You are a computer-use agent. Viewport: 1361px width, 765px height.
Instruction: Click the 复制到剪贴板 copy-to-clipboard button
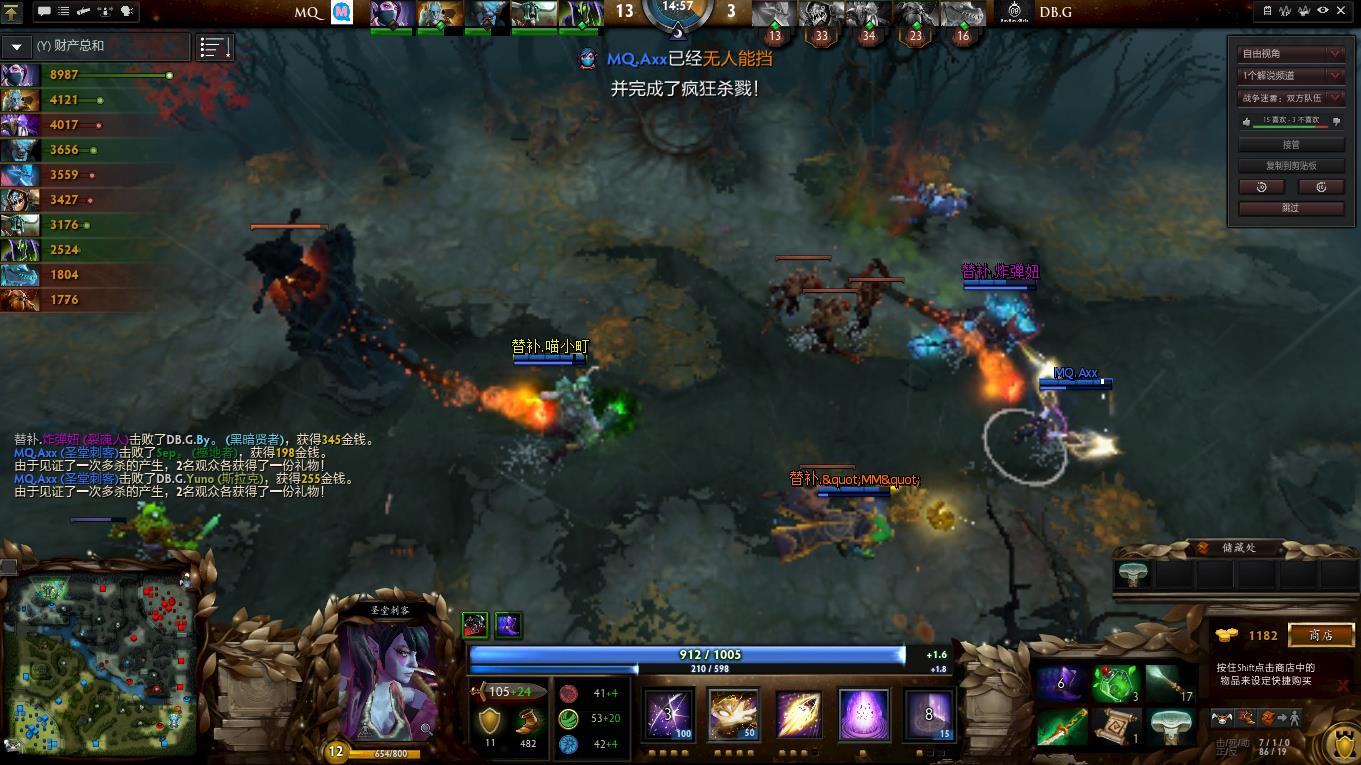point(1291,166)
